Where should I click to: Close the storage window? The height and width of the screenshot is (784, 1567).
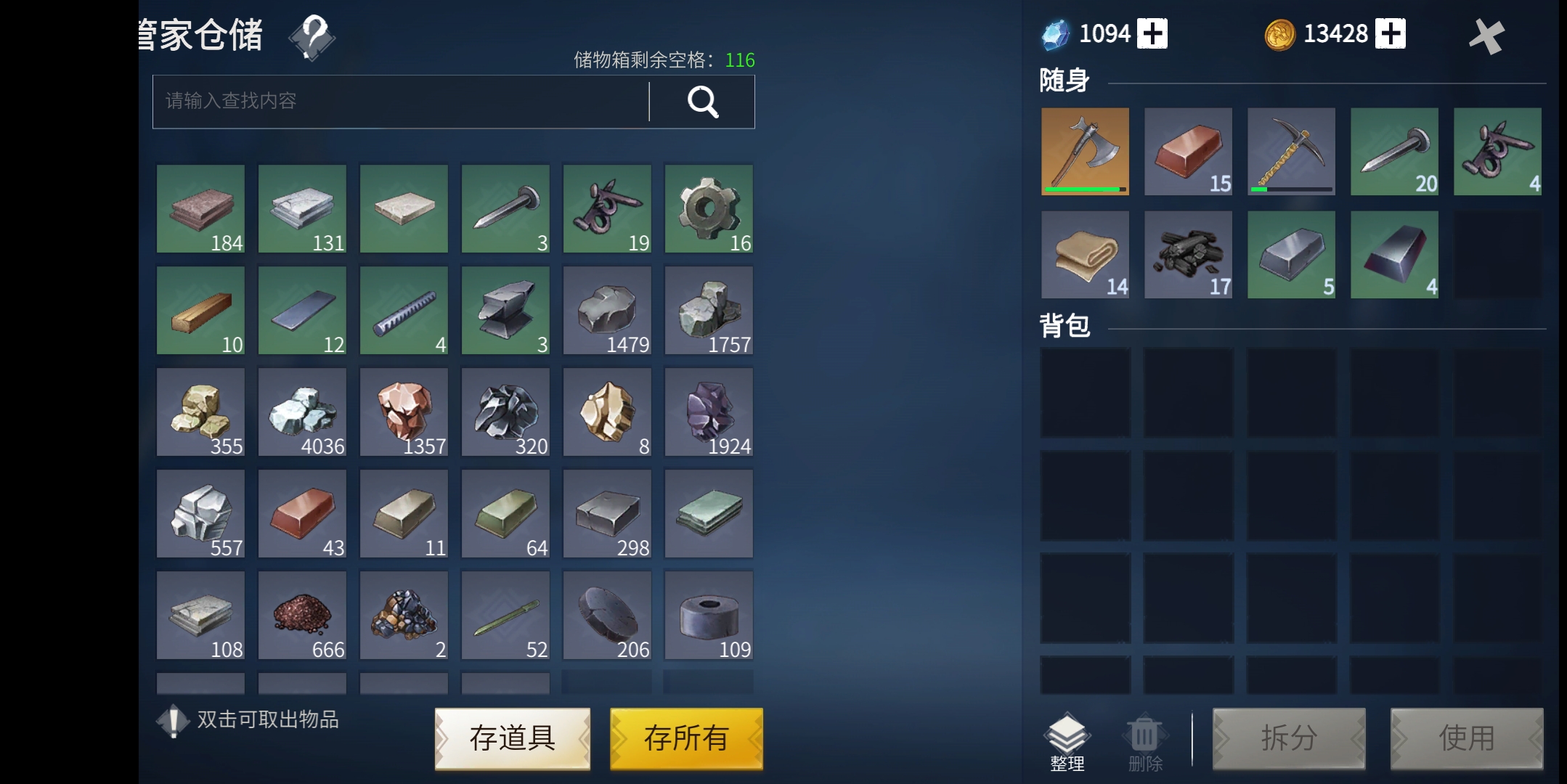pos(1486,36)
